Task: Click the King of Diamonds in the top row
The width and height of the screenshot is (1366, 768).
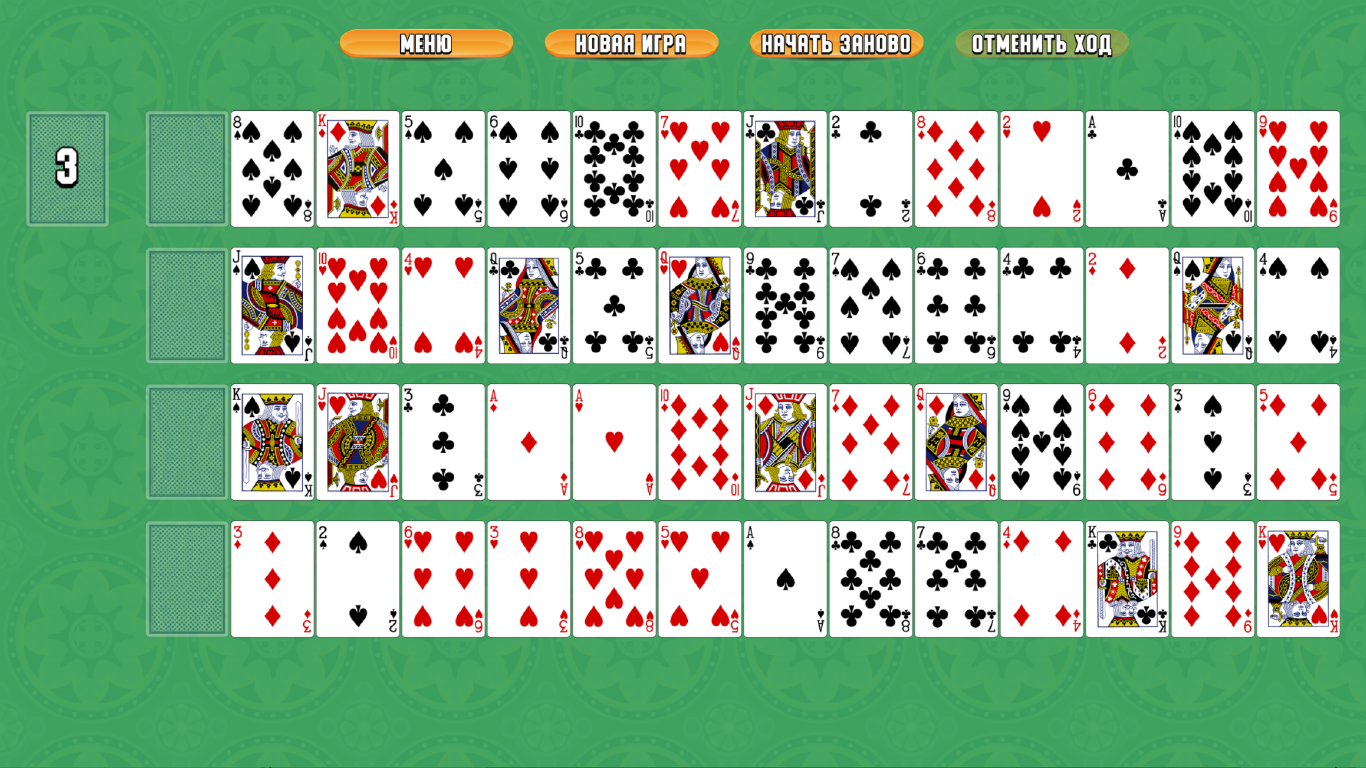Action: 357,168
